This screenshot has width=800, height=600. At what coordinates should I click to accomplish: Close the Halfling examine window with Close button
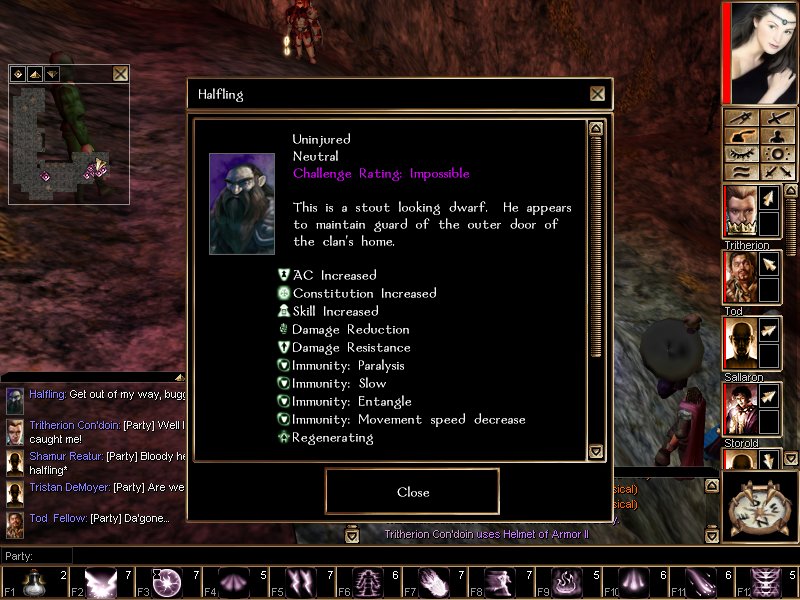tap(412, 491)
